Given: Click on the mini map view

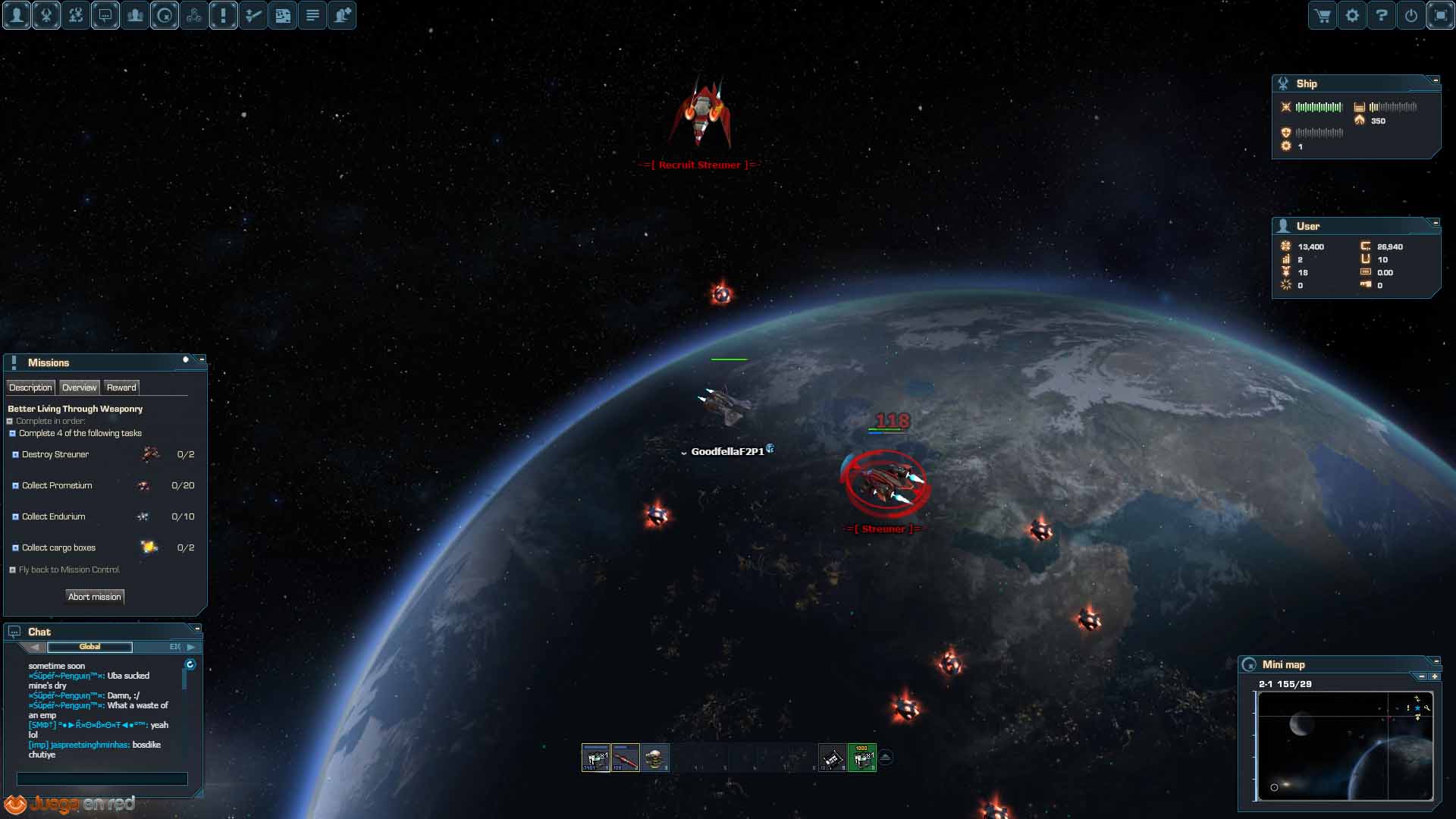Looking at the screenshot, I should tap(1344, 745).
